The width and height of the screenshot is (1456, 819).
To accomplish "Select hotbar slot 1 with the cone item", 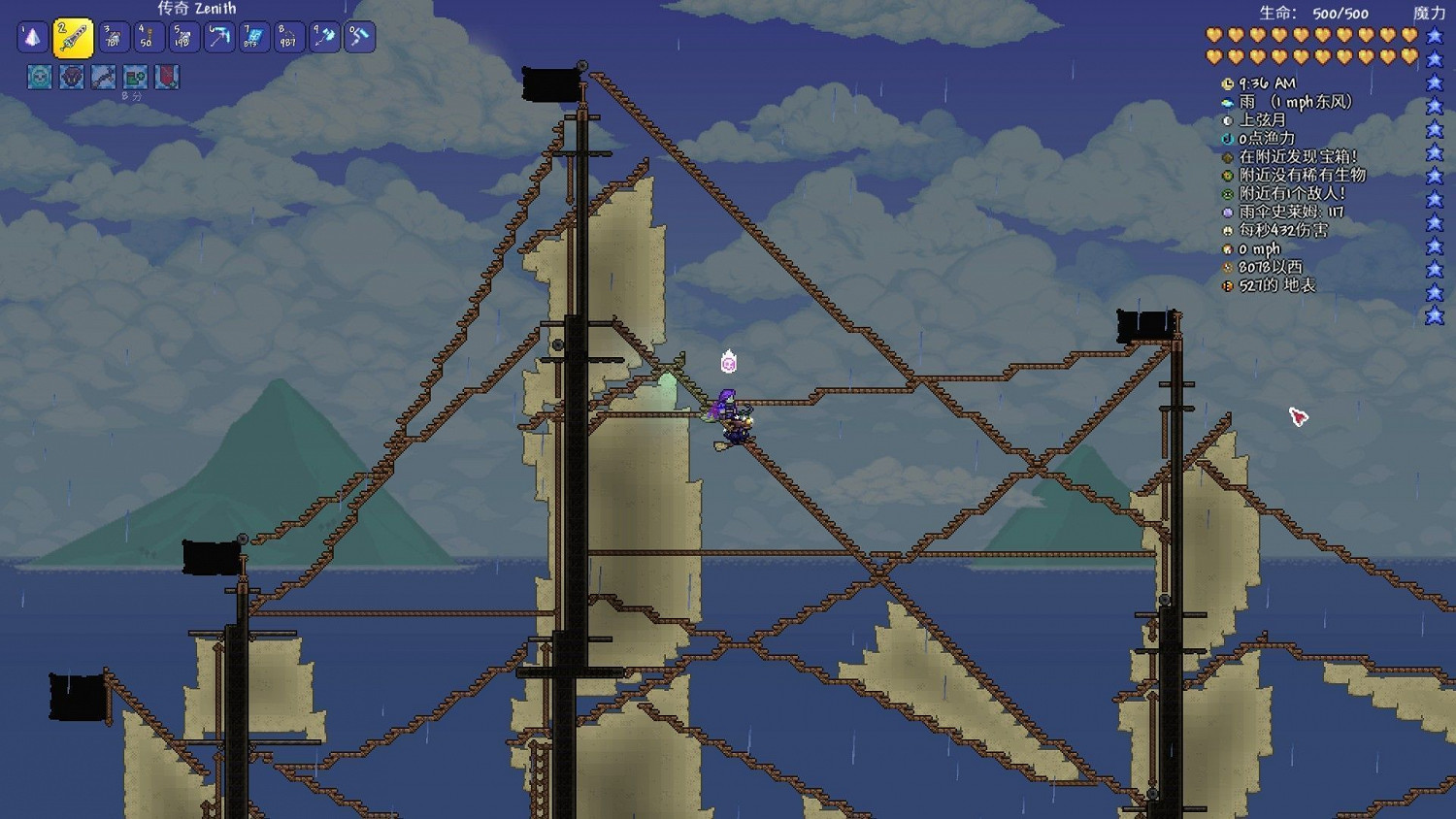I will pos(31,38).
